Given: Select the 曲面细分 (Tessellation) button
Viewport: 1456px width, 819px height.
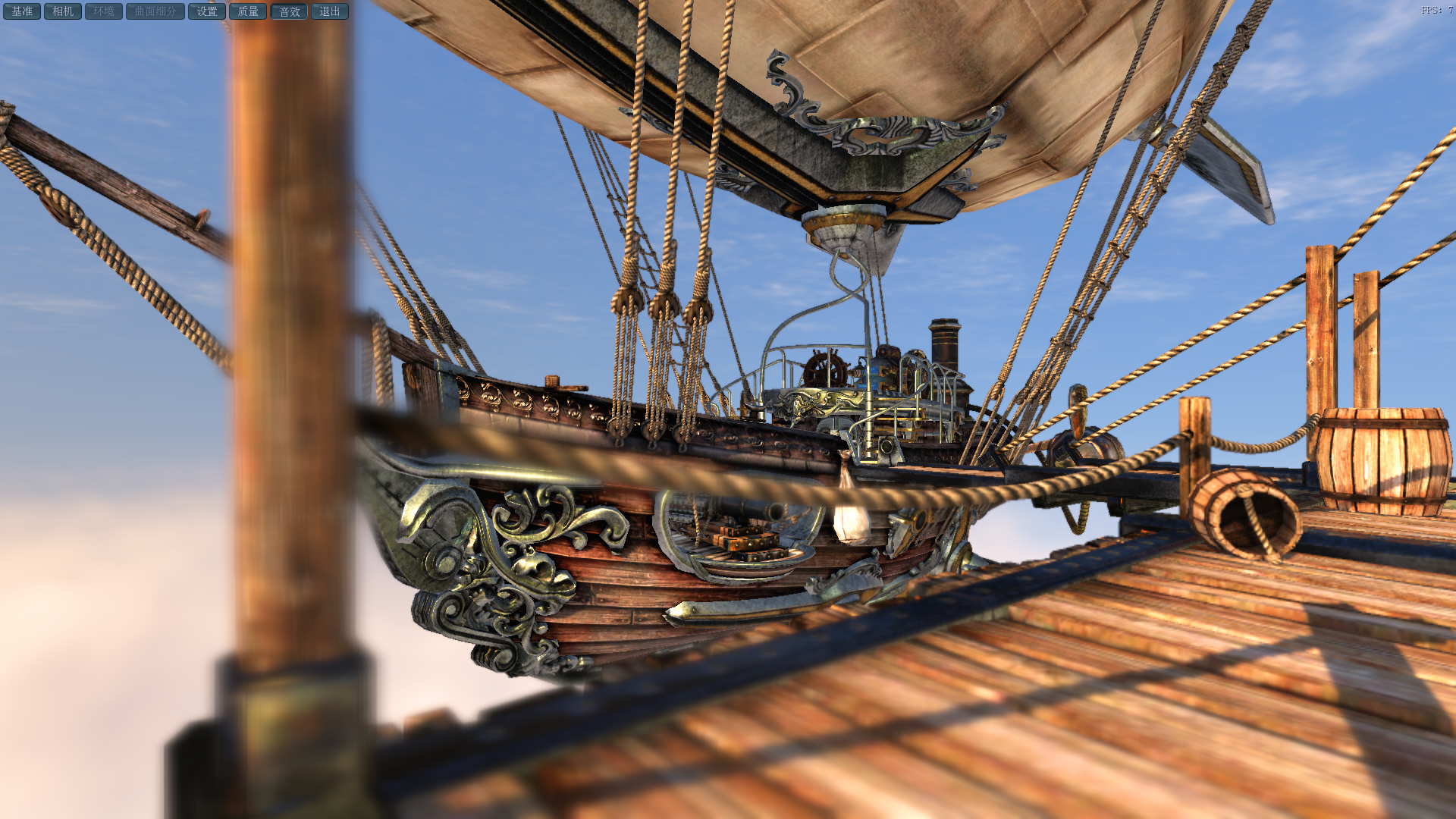Looking at the screenshot, I should click(x=155, y=11).
